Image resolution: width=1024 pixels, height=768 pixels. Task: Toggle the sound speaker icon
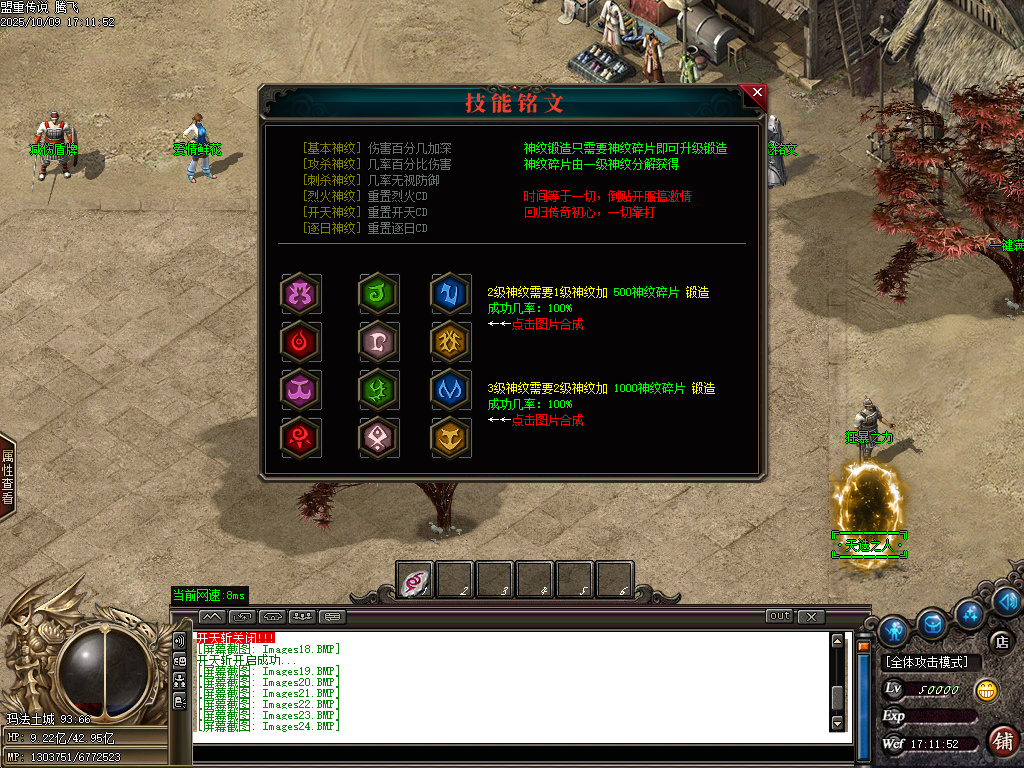(x=1006, y=600)
